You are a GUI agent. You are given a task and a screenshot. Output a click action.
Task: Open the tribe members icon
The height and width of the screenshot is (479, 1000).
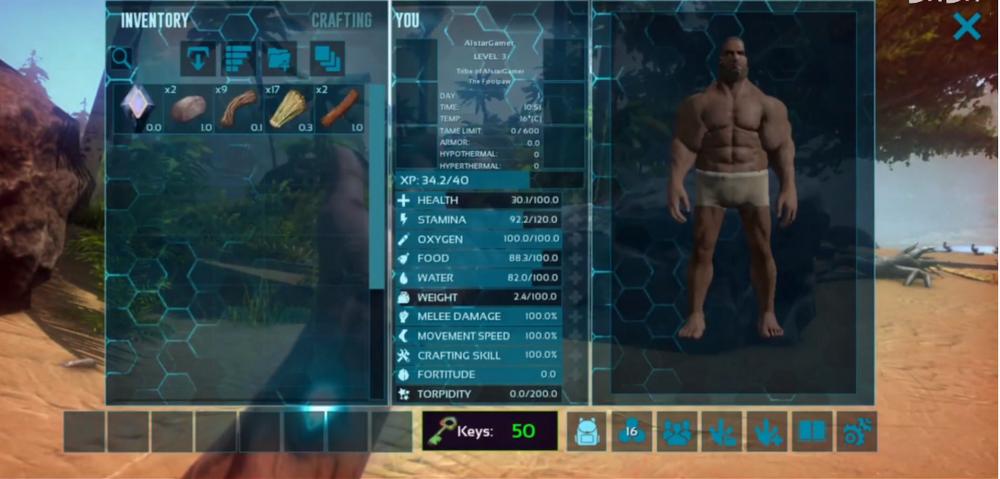pos(677,432)
